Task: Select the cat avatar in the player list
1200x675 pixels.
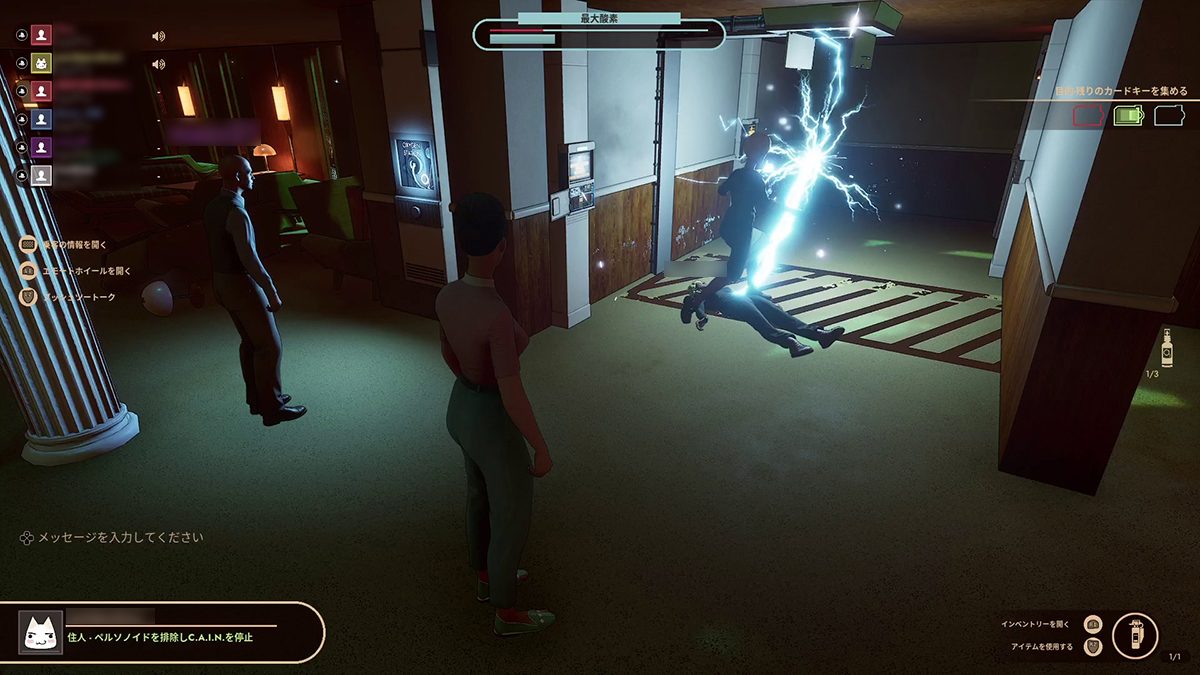Action: coord(41,63)
